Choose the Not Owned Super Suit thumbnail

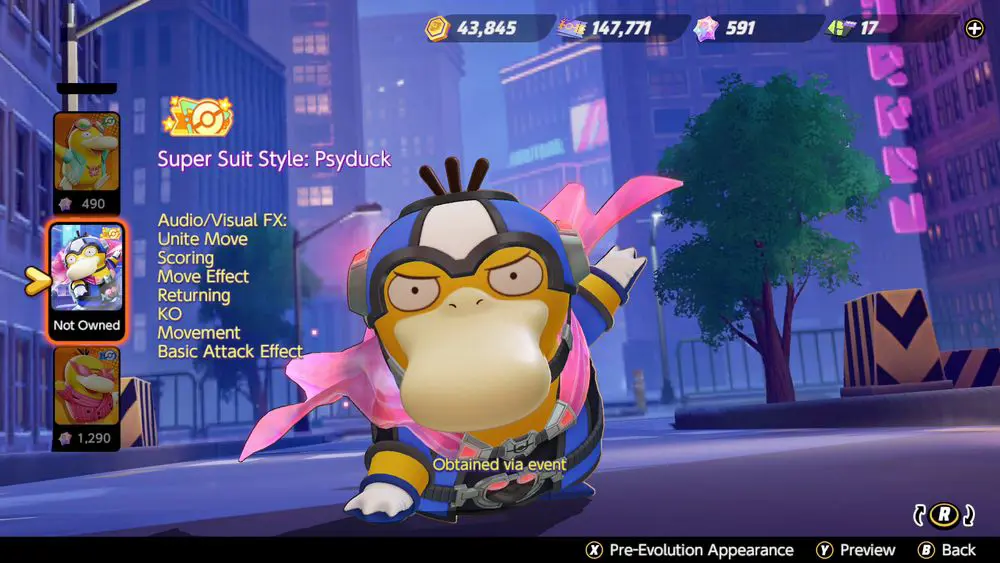click(87, 277)
